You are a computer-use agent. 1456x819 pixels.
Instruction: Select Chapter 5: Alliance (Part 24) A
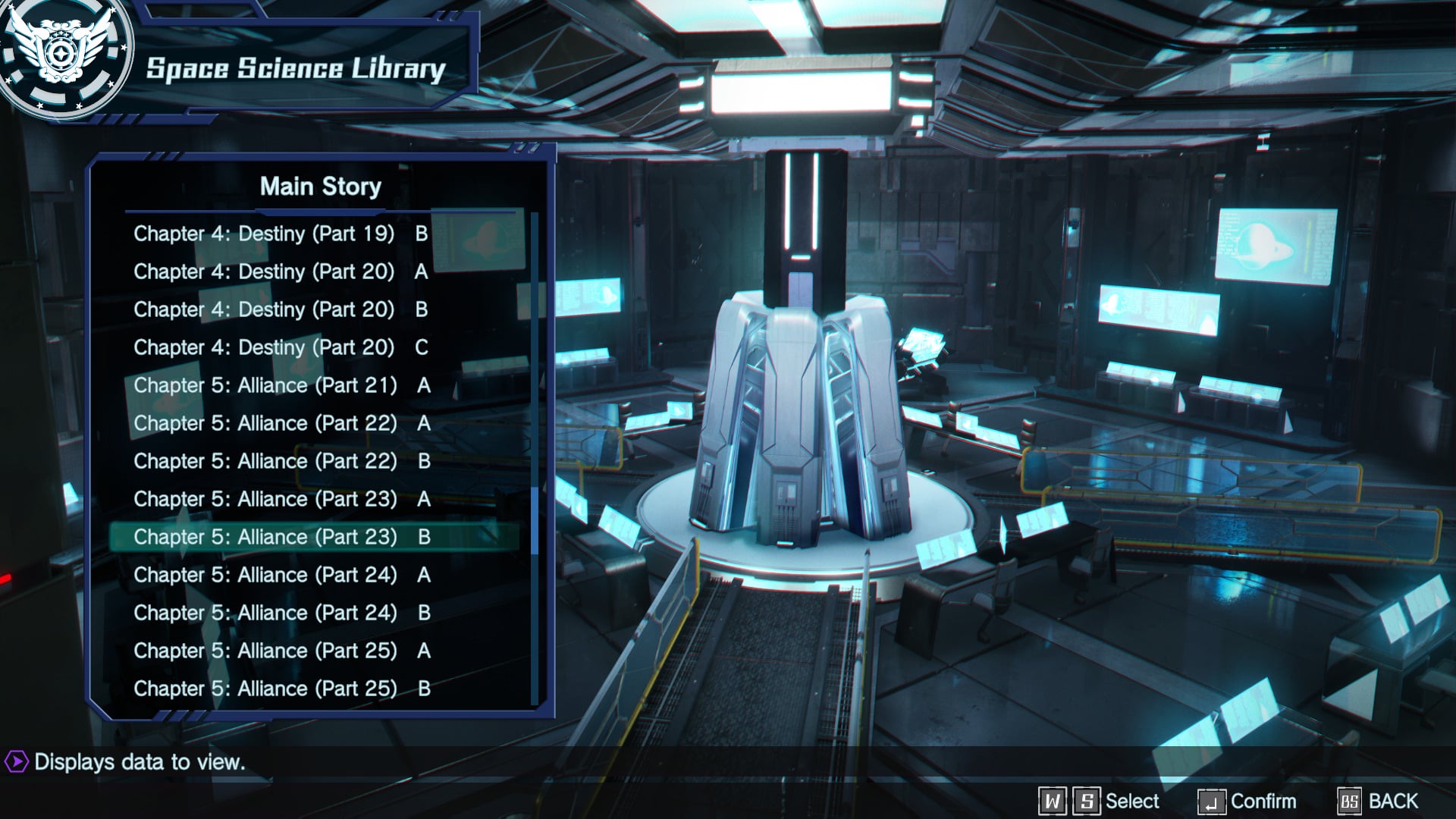click(x=282, y=575)
